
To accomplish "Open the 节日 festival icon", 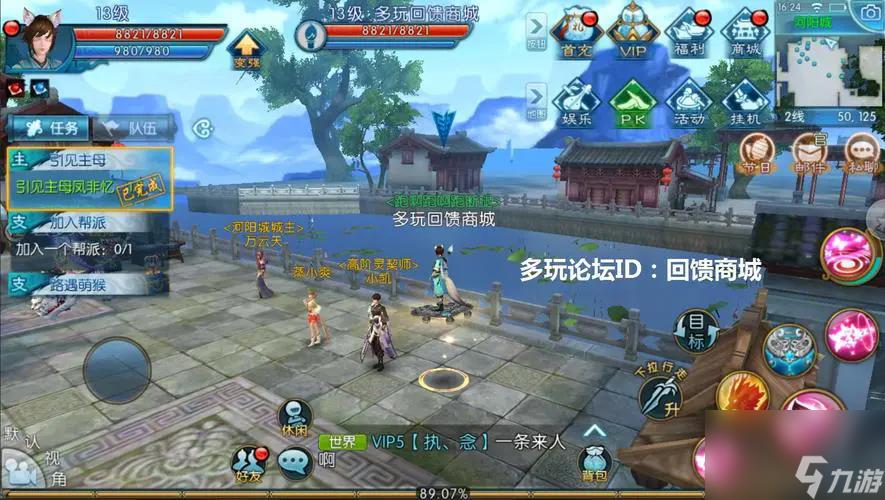I will 757,152.
